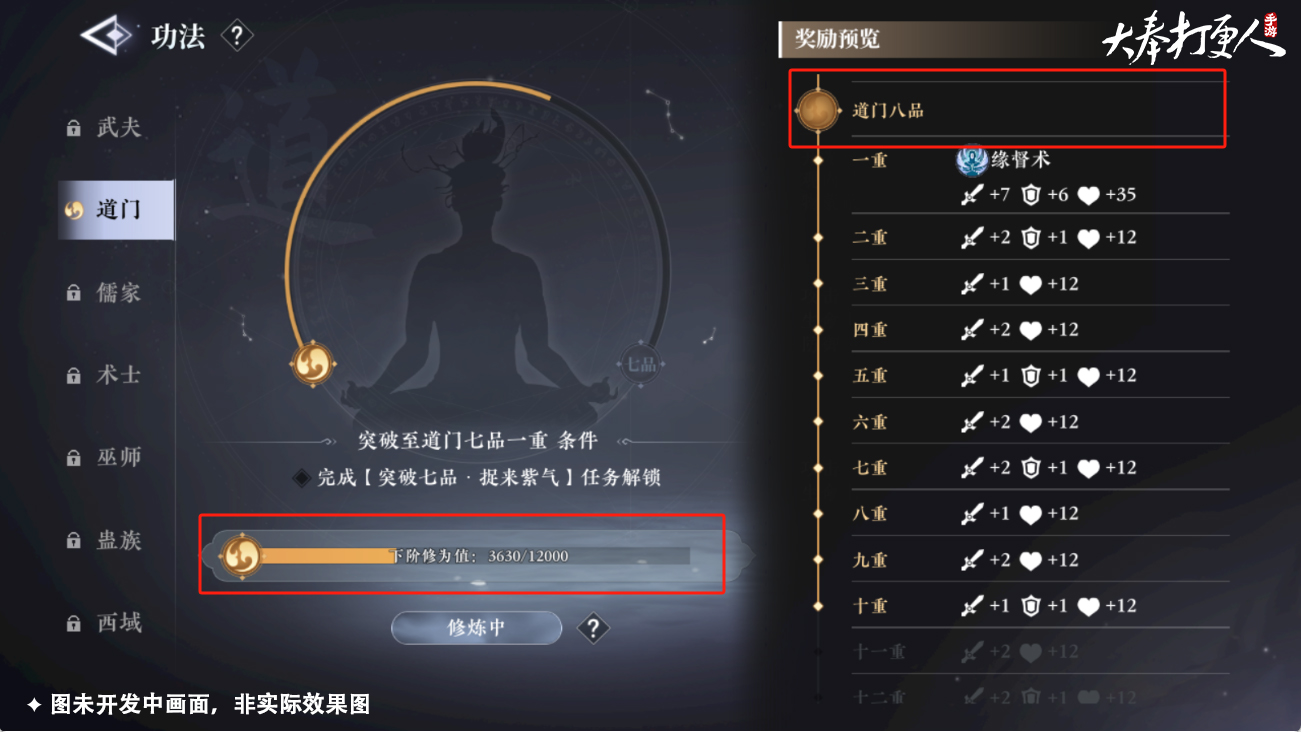Open the help icon beside 功法 title
This screenshot has width=1301, height=732.
[237, 36]
